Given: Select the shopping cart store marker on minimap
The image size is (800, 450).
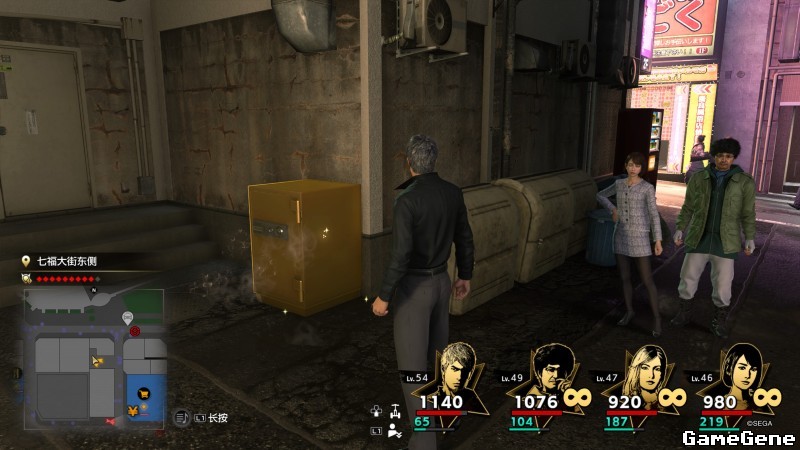Looking at the screenshot, I should (145, 394).
